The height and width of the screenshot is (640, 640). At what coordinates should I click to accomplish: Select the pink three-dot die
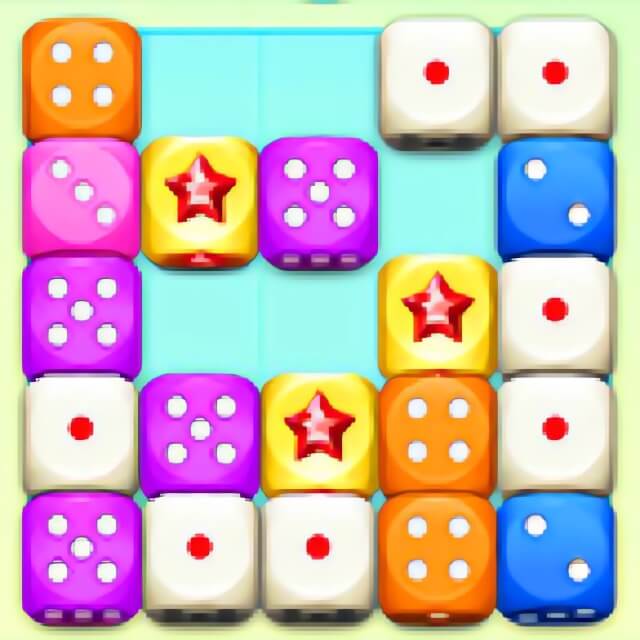[x=81, y=194]
